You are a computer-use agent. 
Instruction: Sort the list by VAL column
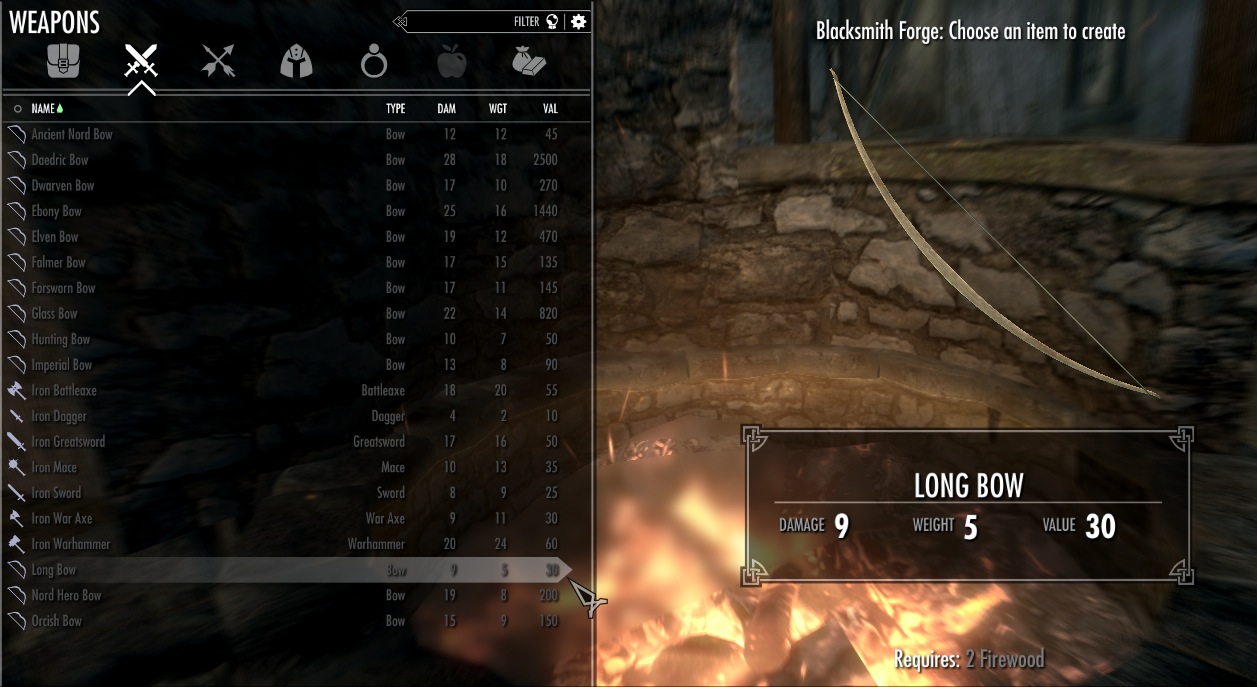coord(550,108)
